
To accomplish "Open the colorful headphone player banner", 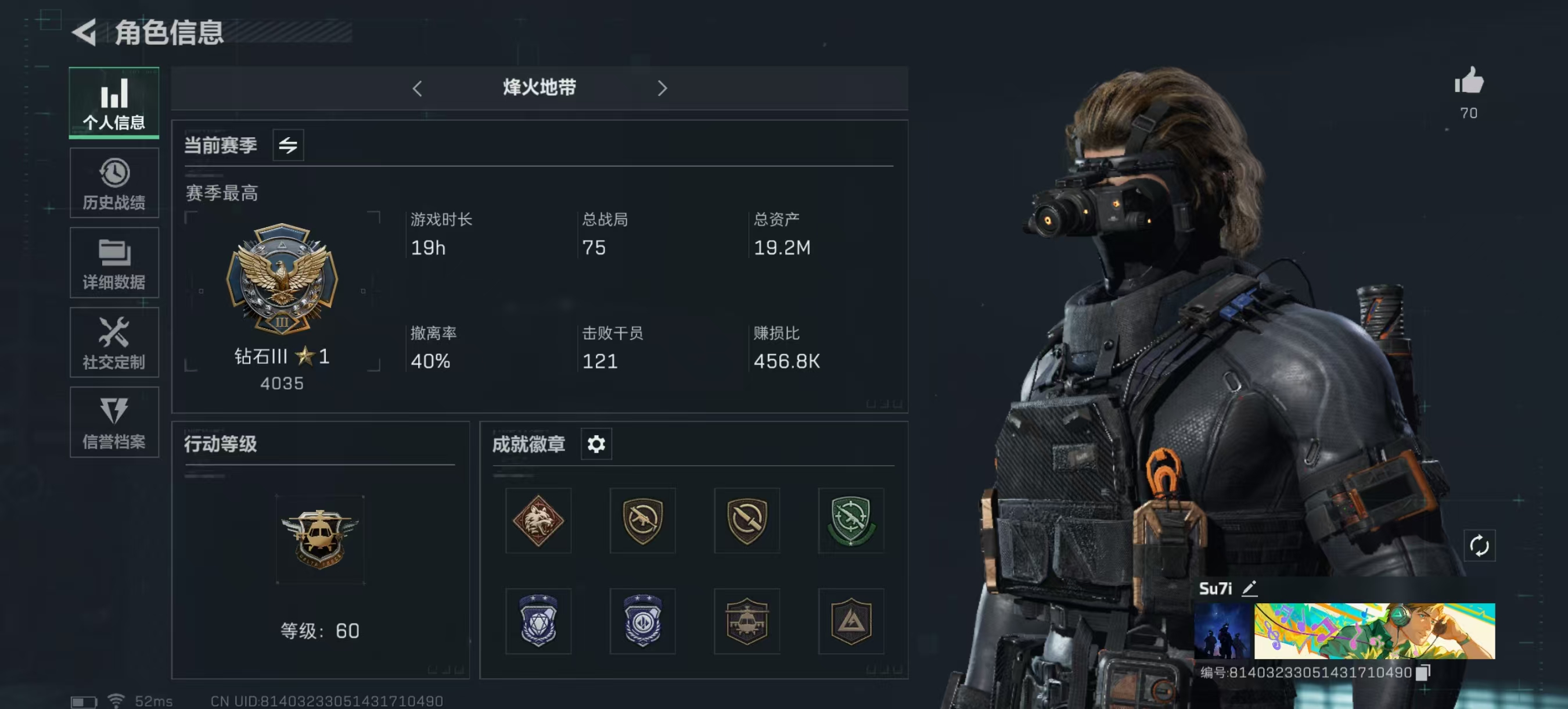I will pyautogui.click(x=1374, y=631).
